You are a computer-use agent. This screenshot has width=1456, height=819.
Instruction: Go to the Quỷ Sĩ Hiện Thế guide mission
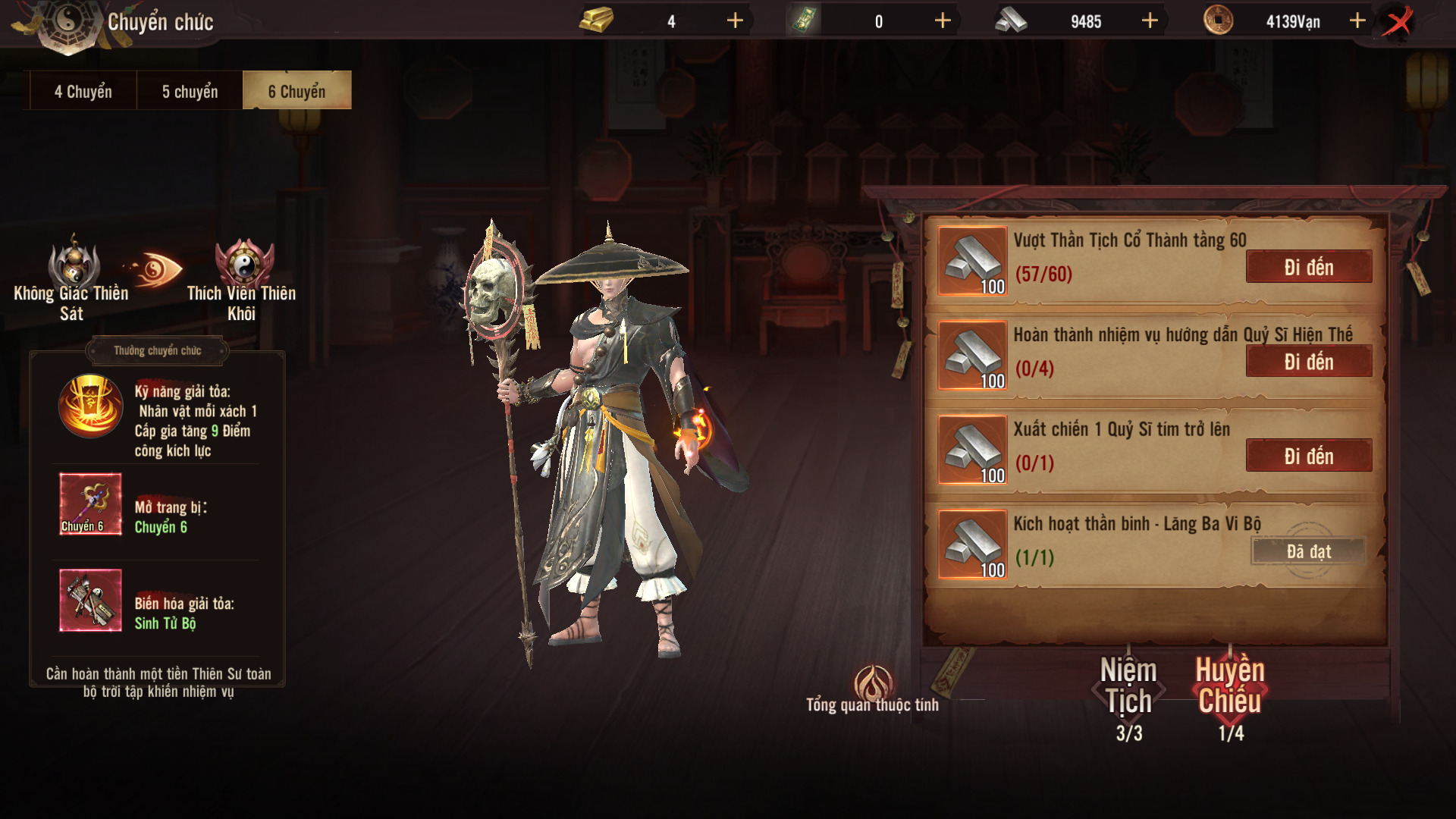pyautogui.click(x=1308, y=362)
